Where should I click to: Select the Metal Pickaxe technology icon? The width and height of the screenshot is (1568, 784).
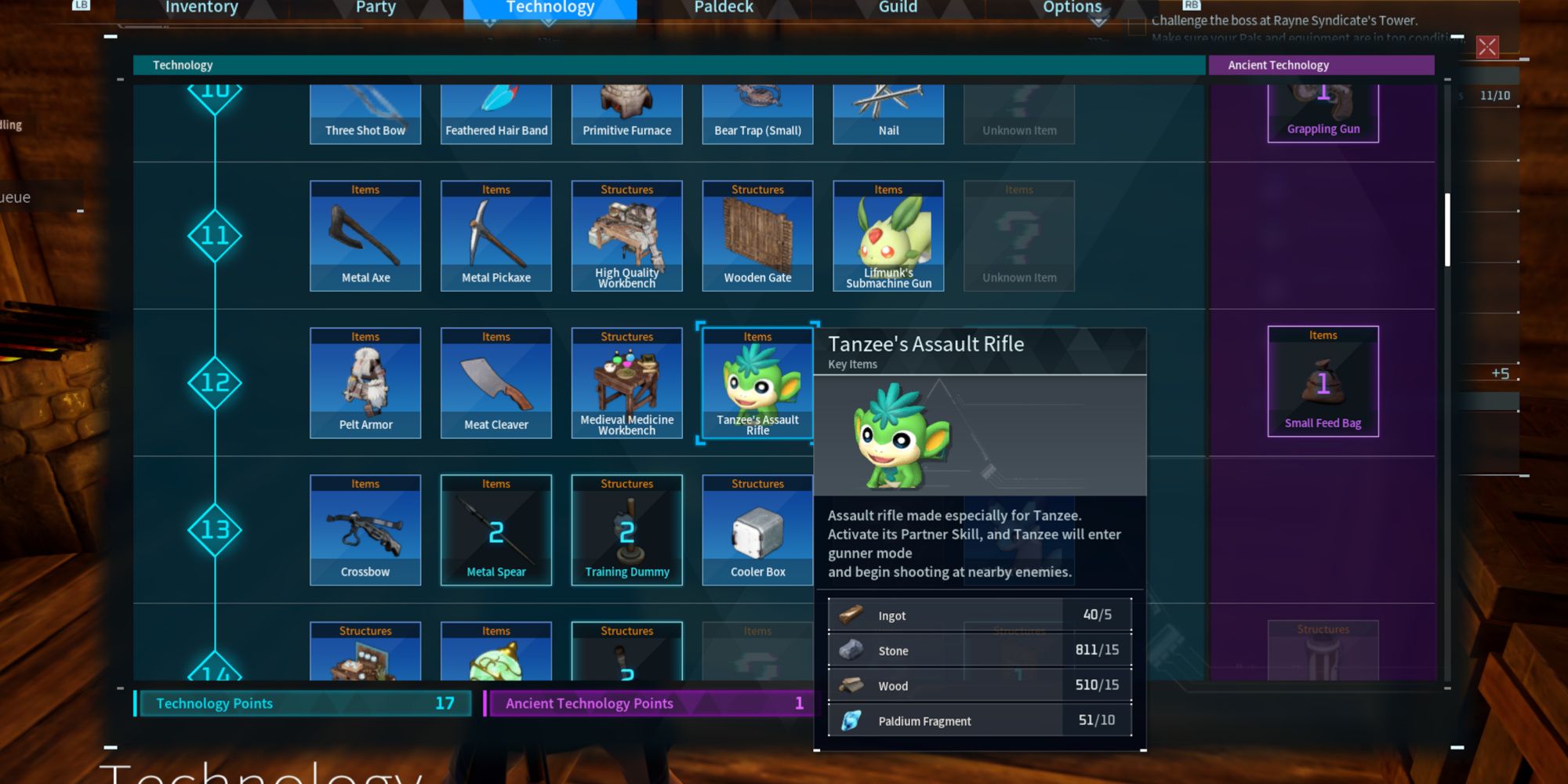(496, 235)
